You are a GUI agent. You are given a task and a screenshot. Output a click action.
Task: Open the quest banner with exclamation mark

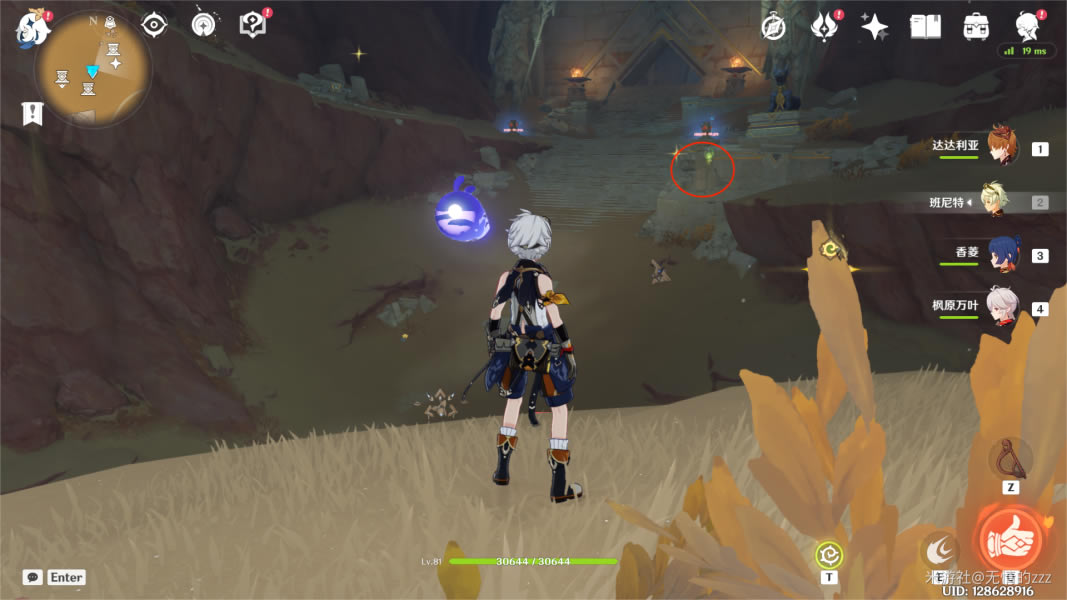coord(32,113)
